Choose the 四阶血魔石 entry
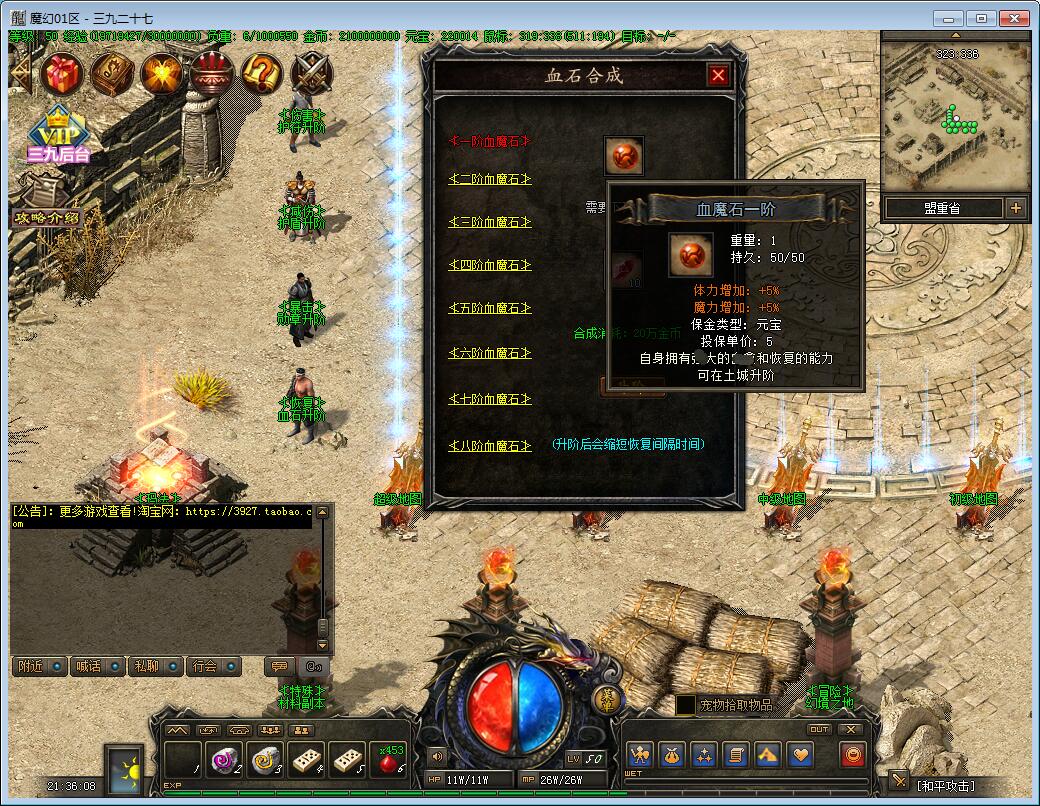Viewport: 1040px width, 806px height. point(489,266)
